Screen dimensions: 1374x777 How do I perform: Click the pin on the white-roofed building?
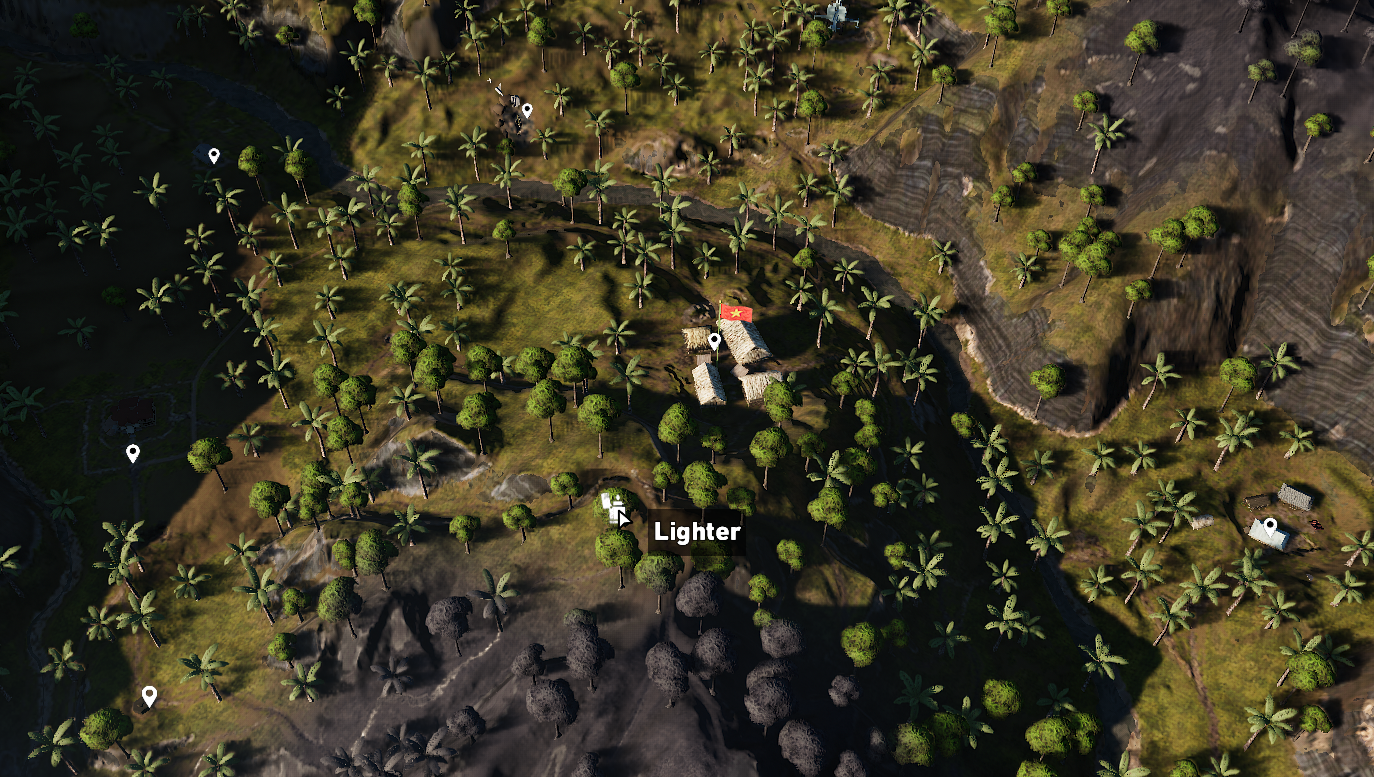1270,524
